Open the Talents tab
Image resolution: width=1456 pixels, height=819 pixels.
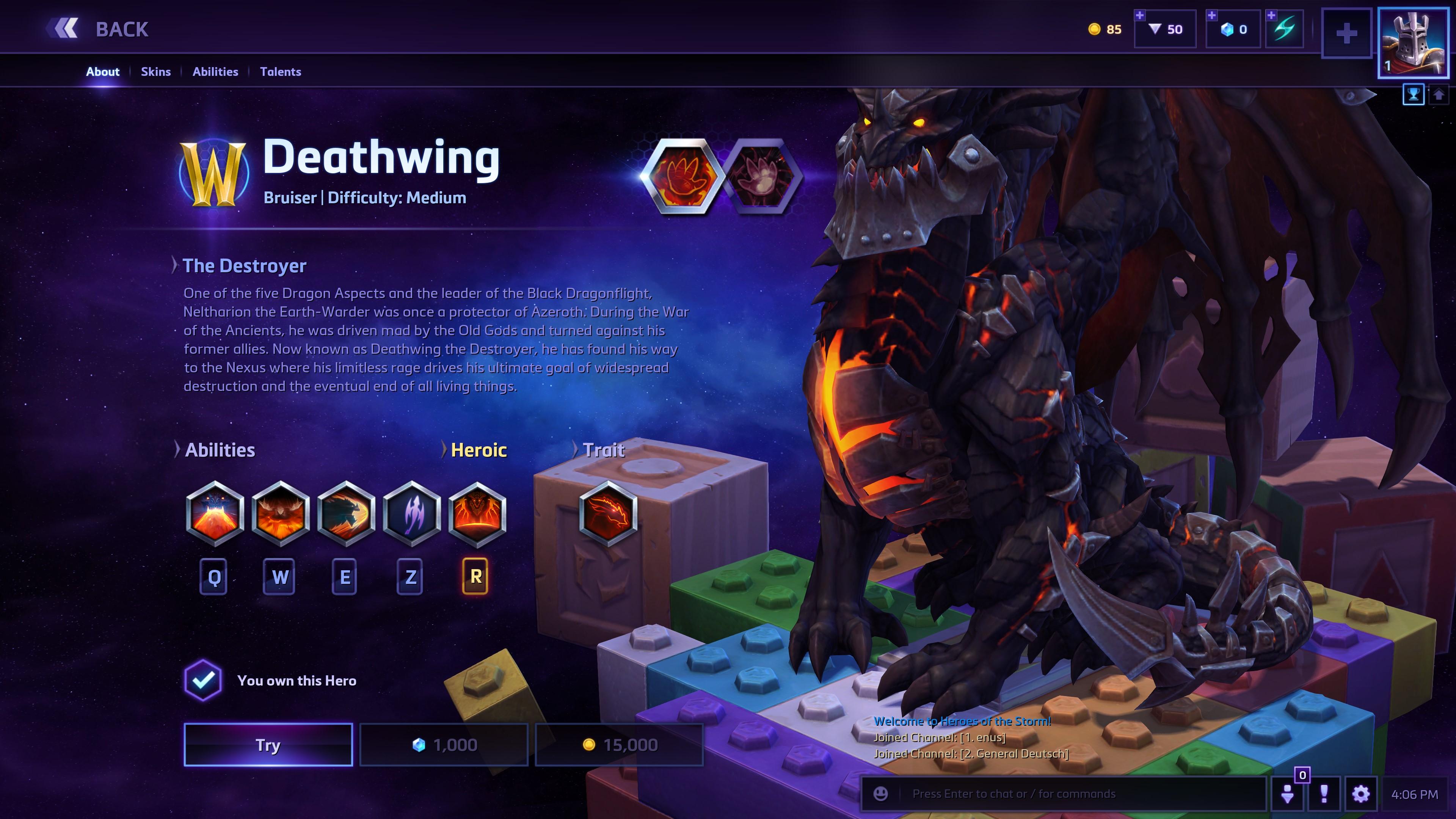tap(281, 72)
